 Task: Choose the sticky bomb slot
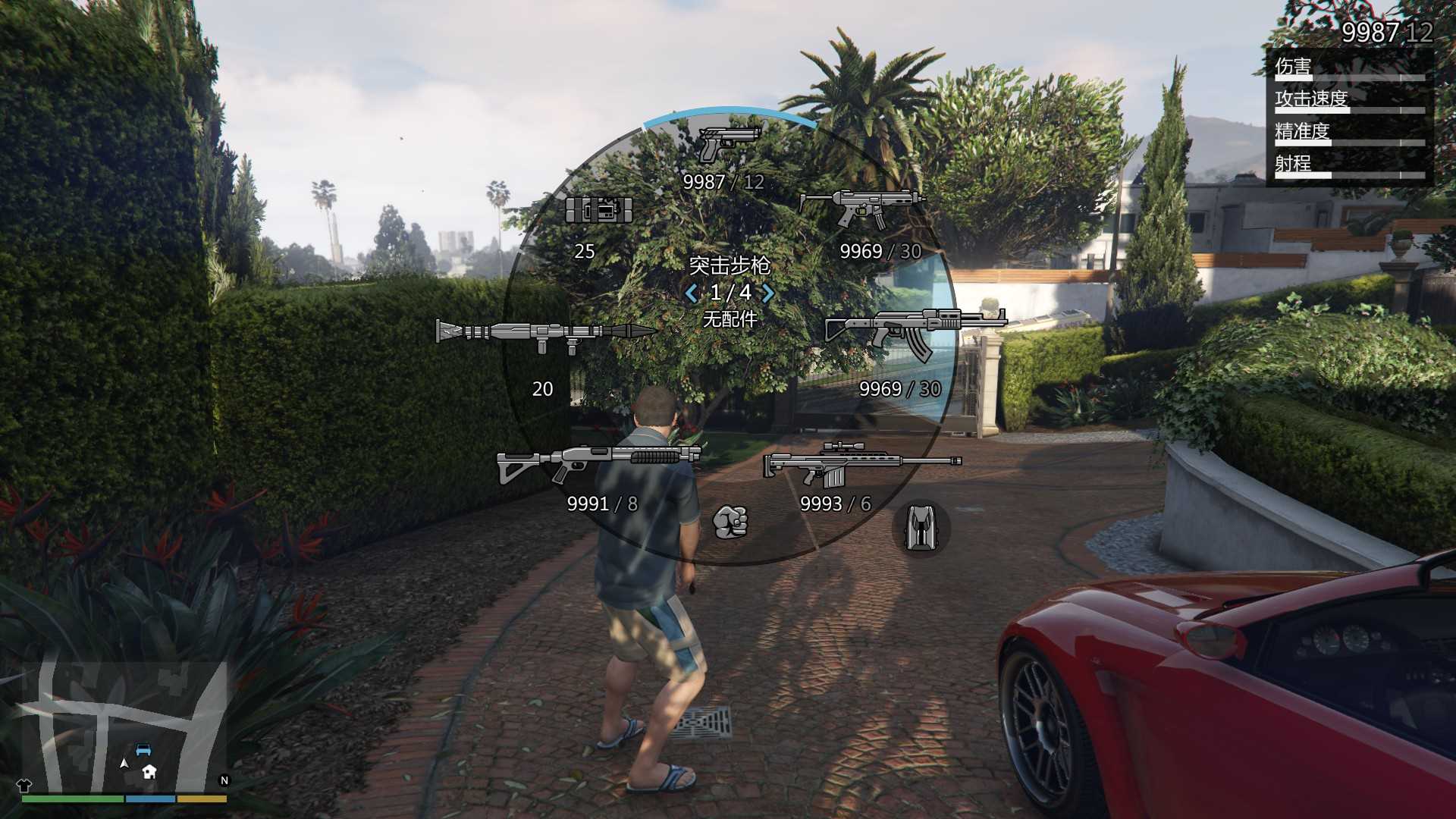click(x=598, y=210)
